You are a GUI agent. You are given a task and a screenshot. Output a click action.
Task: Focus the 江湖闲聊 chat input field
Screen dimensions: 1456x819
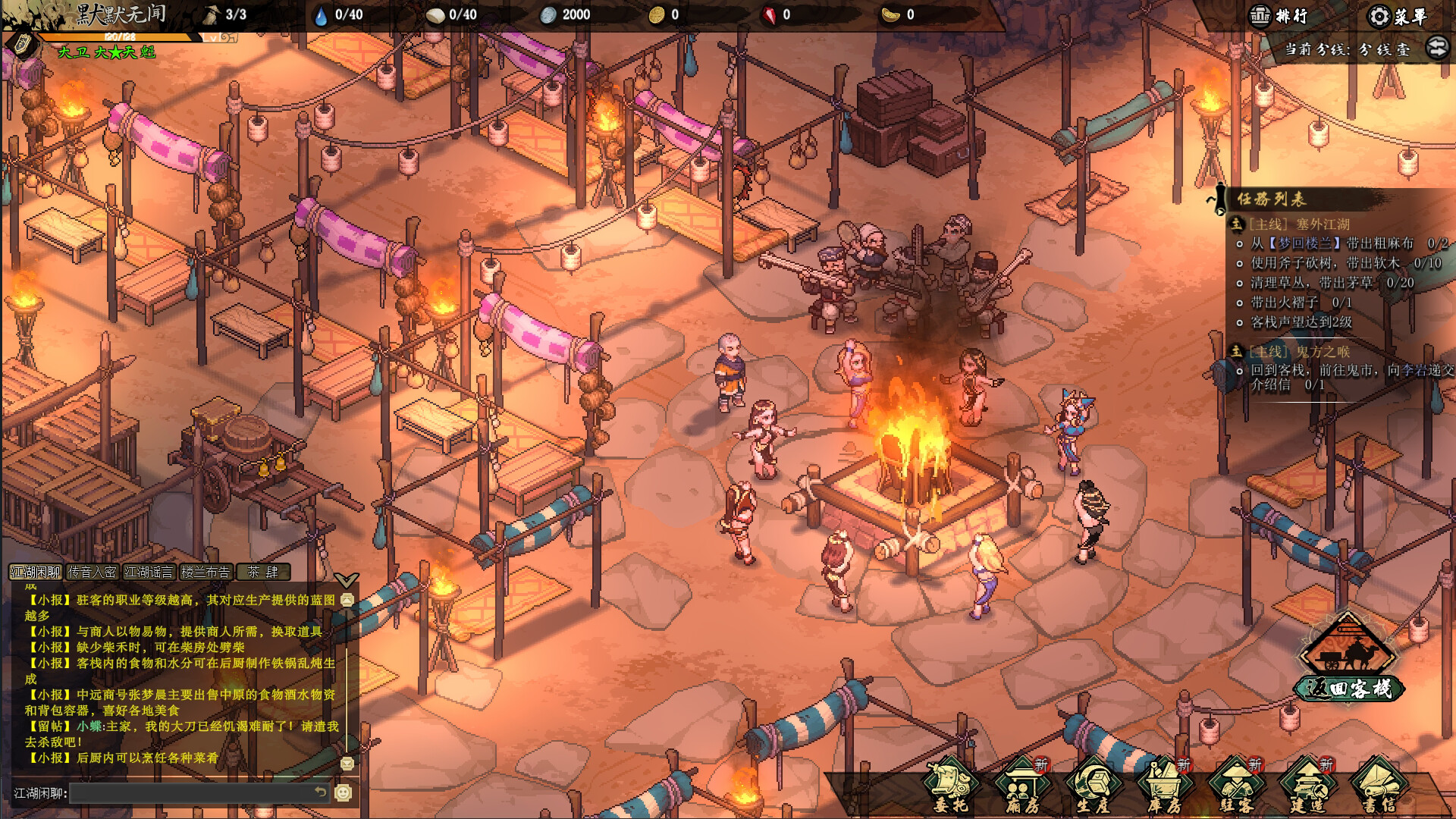193,793
